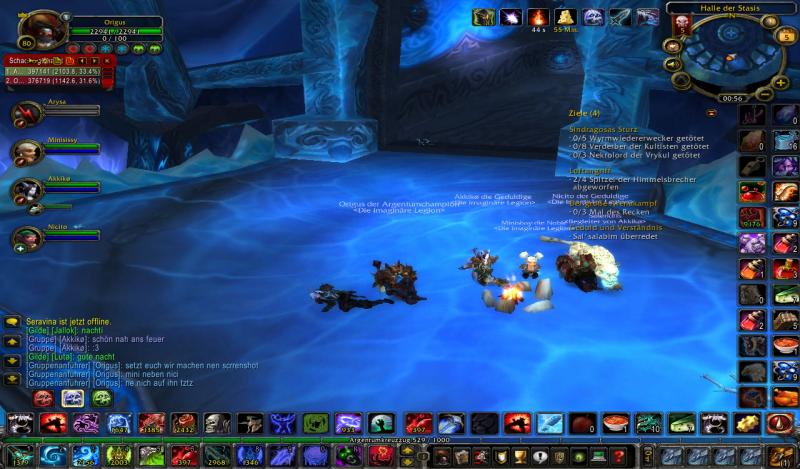This screenshot has height=469, width=800.
Task: Open the red question mark help button
Action: point(616,457)
